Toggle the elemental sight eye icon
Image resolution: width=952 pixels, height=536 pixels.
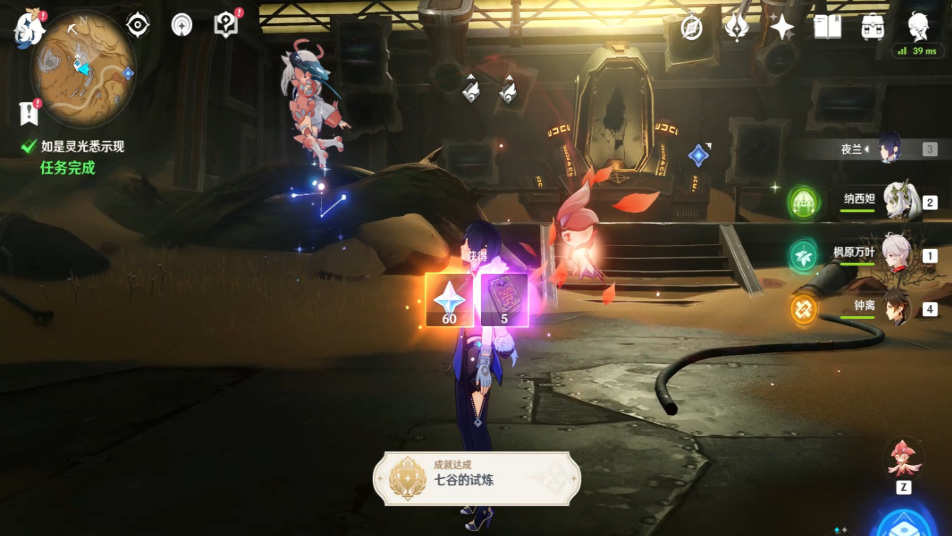[138, 25]
